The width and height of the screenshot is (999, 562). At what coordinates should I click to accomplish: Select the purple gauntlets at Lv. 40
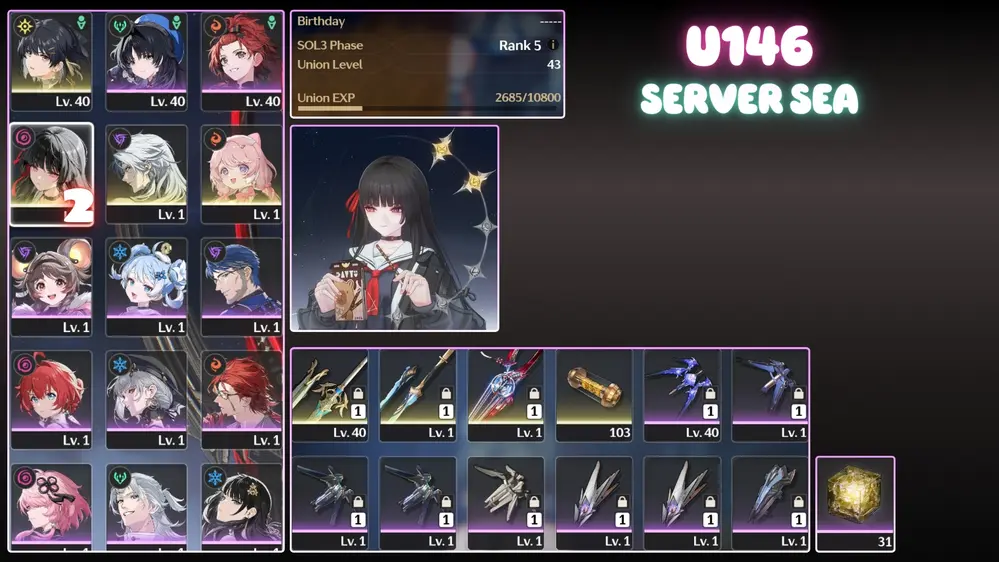pyautogui.click(x=682, y=393)
